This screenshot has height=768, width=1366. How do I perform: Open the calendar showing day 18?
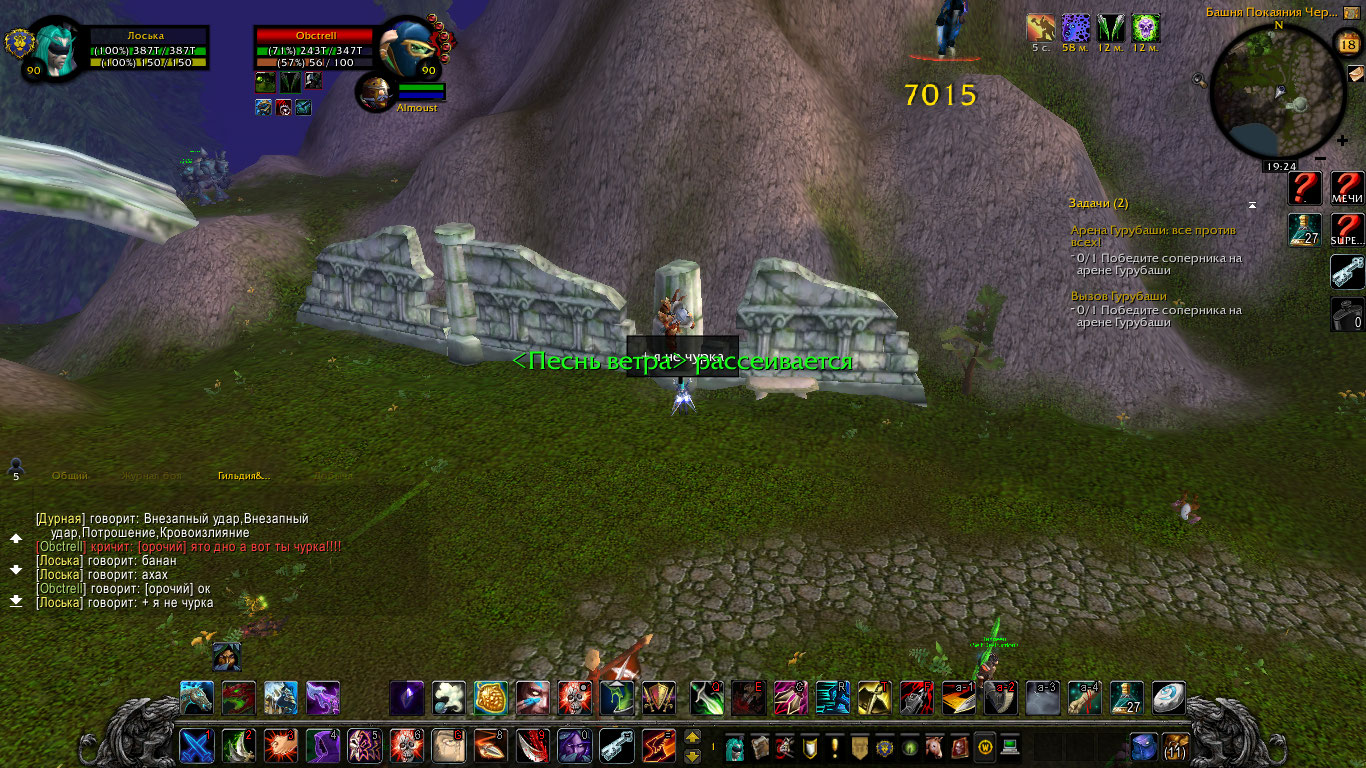[x=1346, y=42]
